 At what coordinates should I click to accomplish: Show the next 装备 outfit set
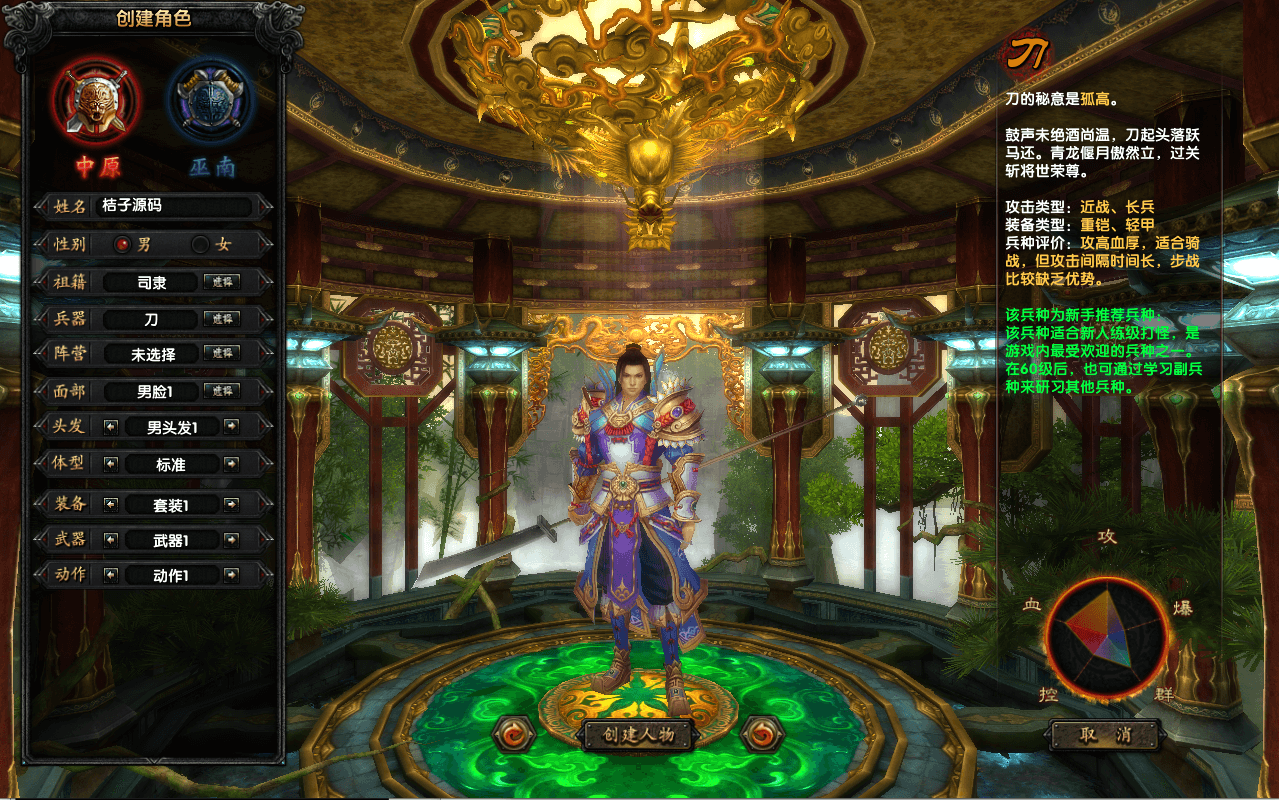[231, 504]
